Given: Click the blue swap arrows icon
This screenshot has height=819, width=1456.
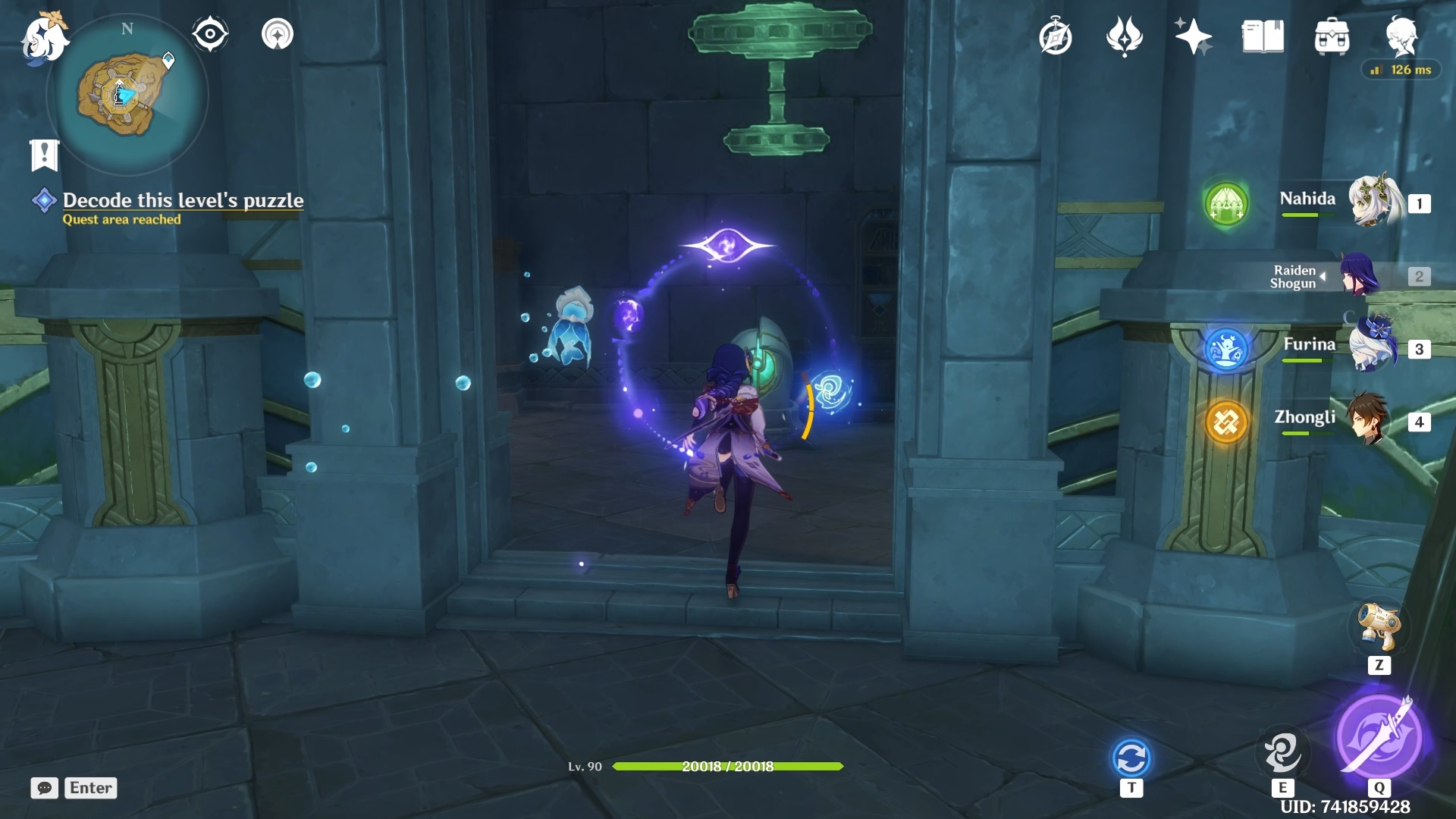Looking at the screenshot, I should coord(1131,758).
